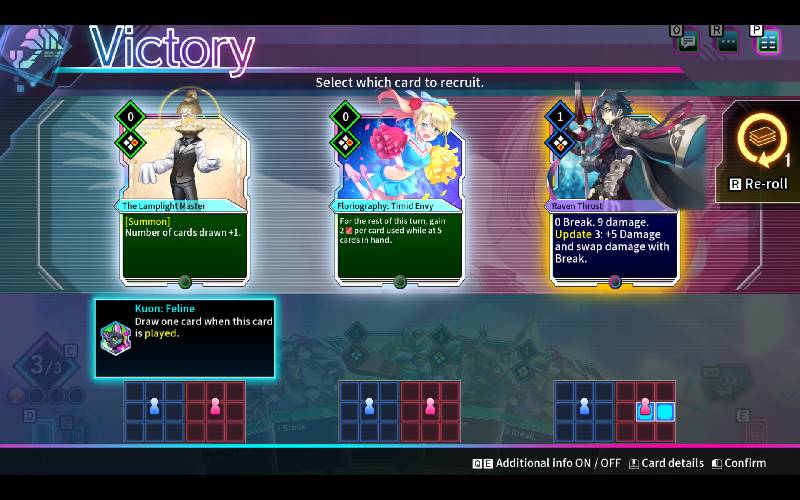
Task: Recruit The Lamplight Master card
Action: (184, 190)
